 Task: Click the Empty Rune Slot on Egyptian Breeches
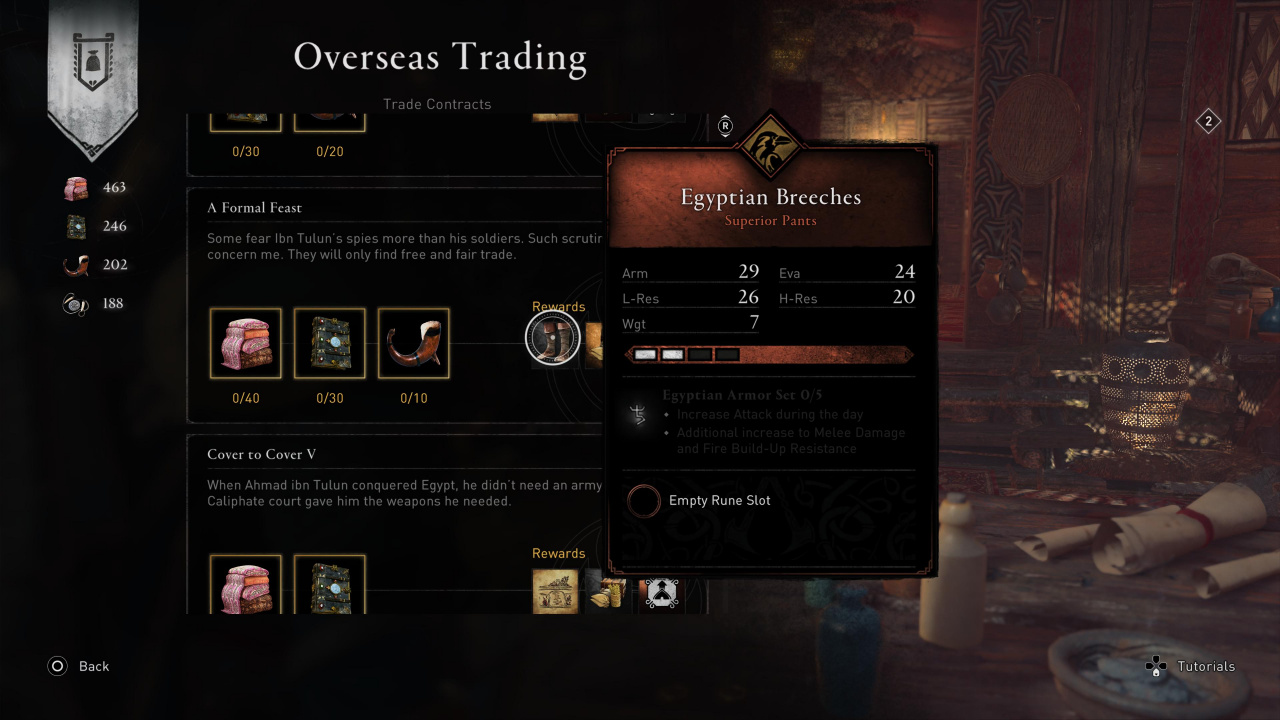point(645,501)
